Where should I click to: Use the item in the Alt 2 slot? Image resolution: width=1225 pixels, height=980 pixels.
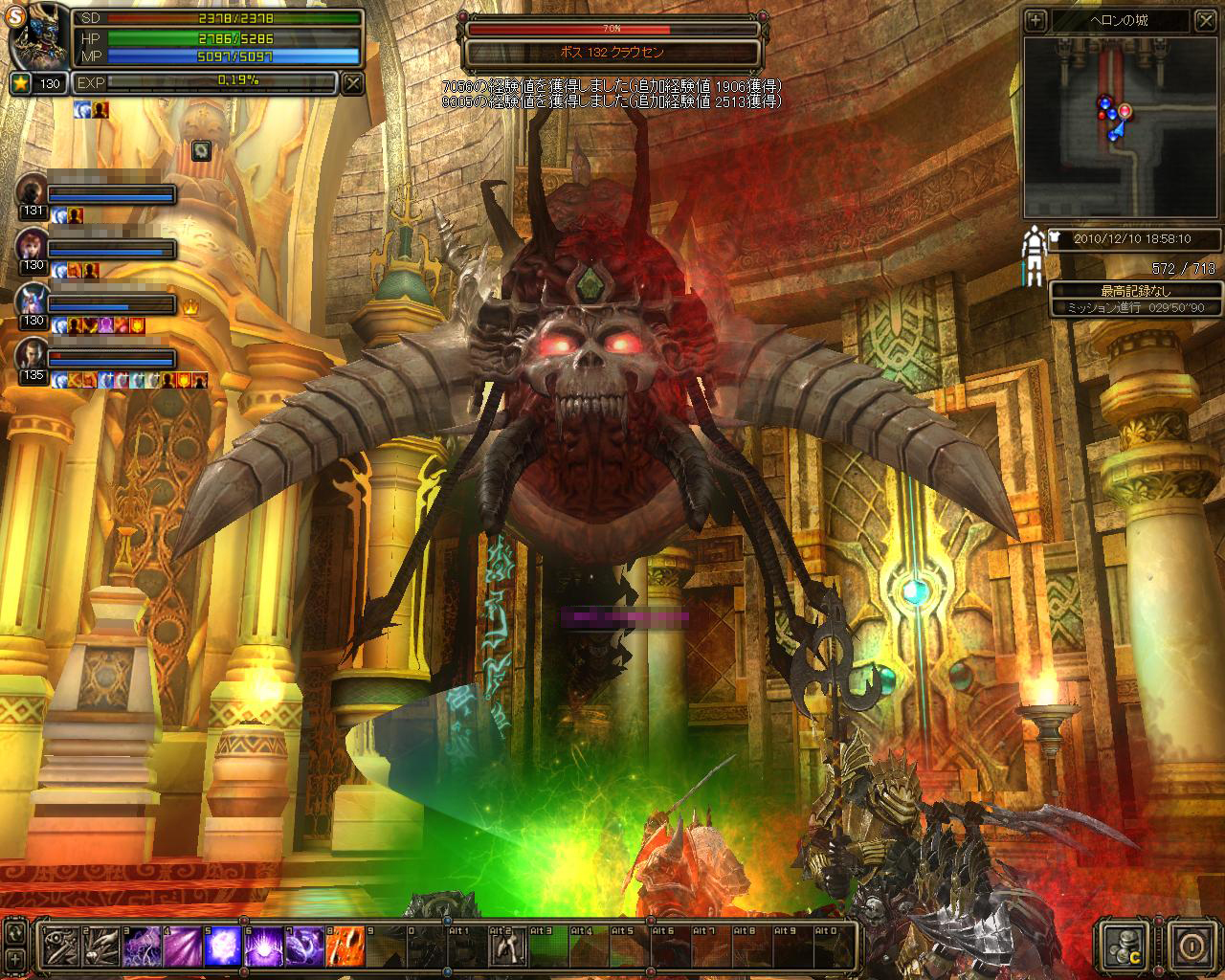pos(507,947)
